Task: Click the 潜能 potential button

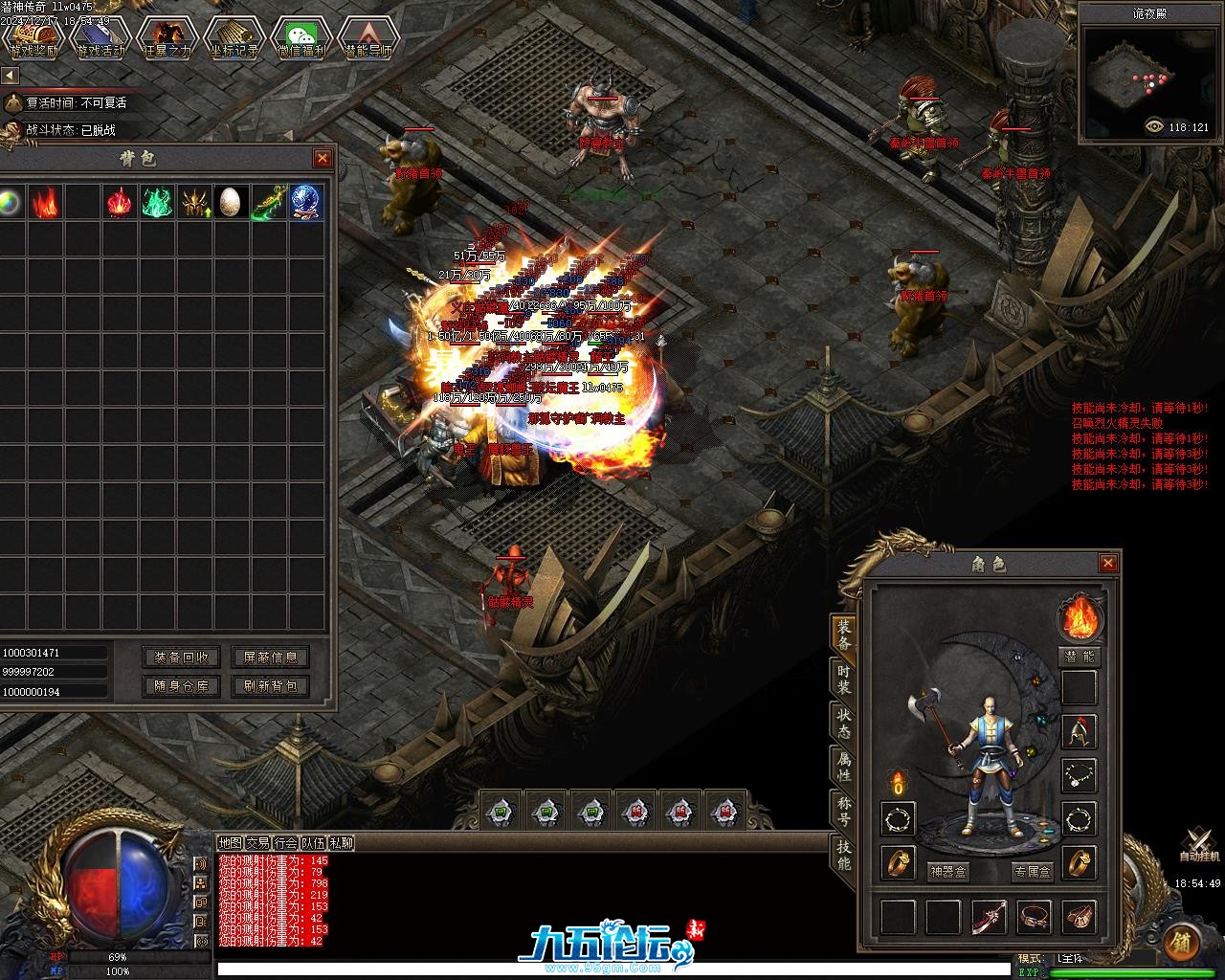Action: [1080, 657]
